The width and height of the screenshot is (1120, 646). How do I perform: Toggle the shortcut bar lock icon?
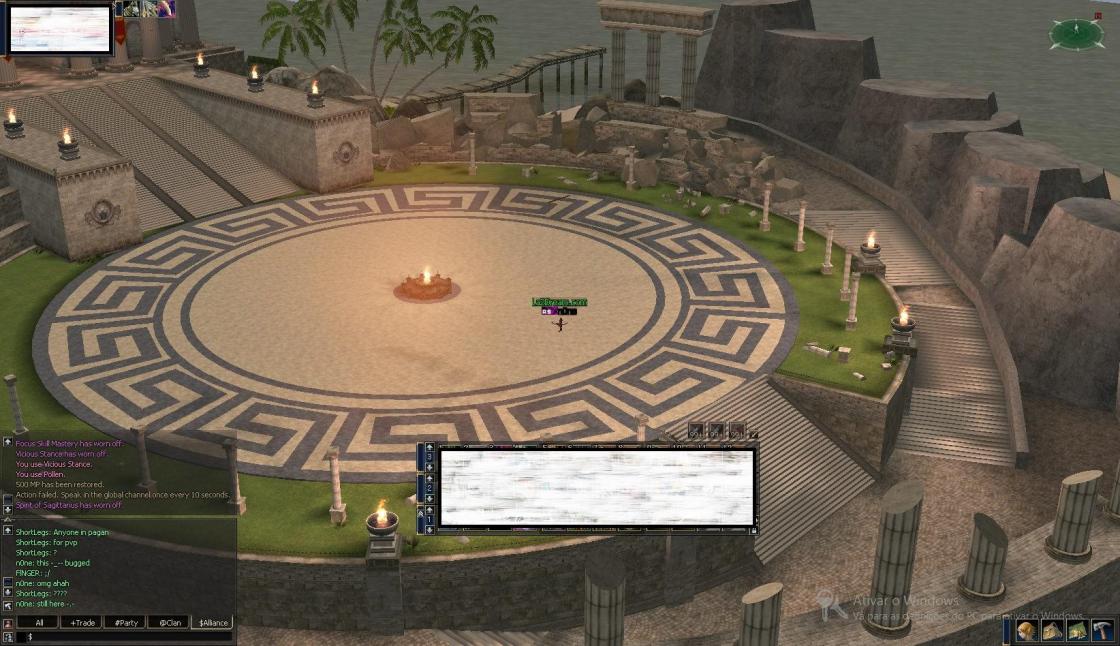[x=754, y=529]
